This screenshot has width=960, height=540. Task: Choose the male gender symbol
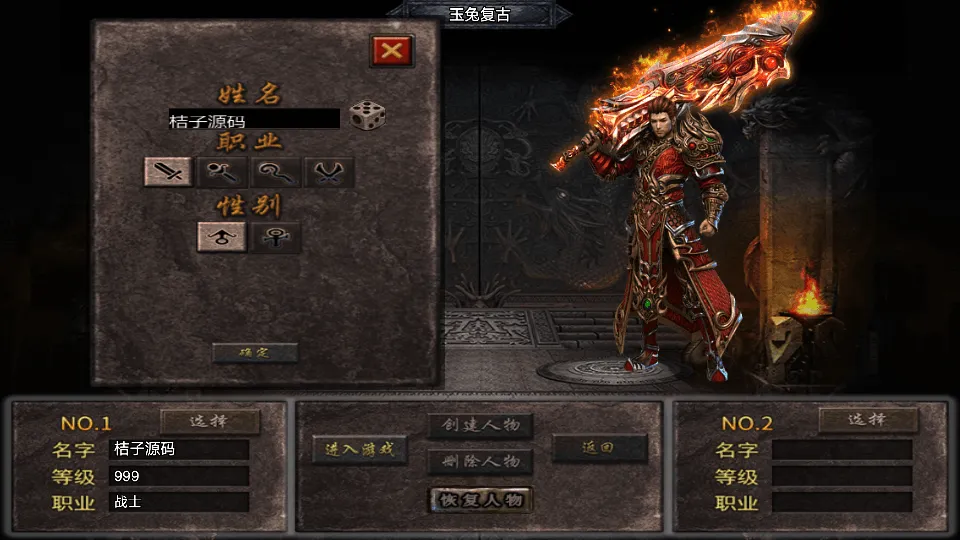[221, 237]
